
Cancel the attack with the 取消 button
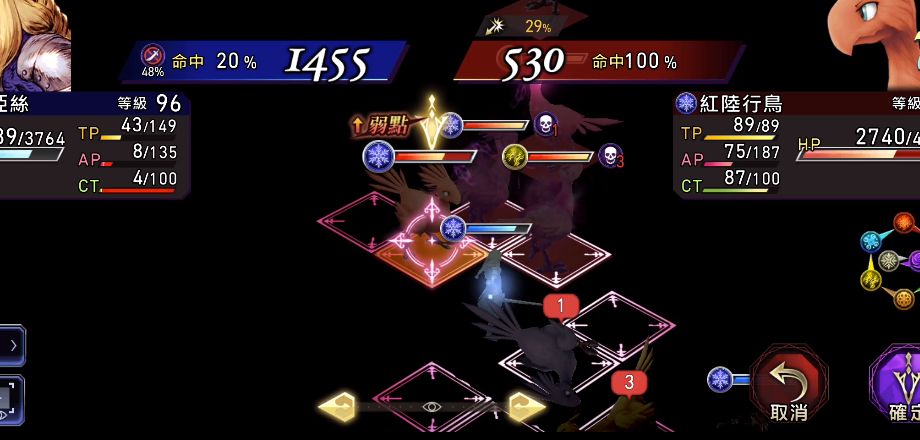click(789, 384)
